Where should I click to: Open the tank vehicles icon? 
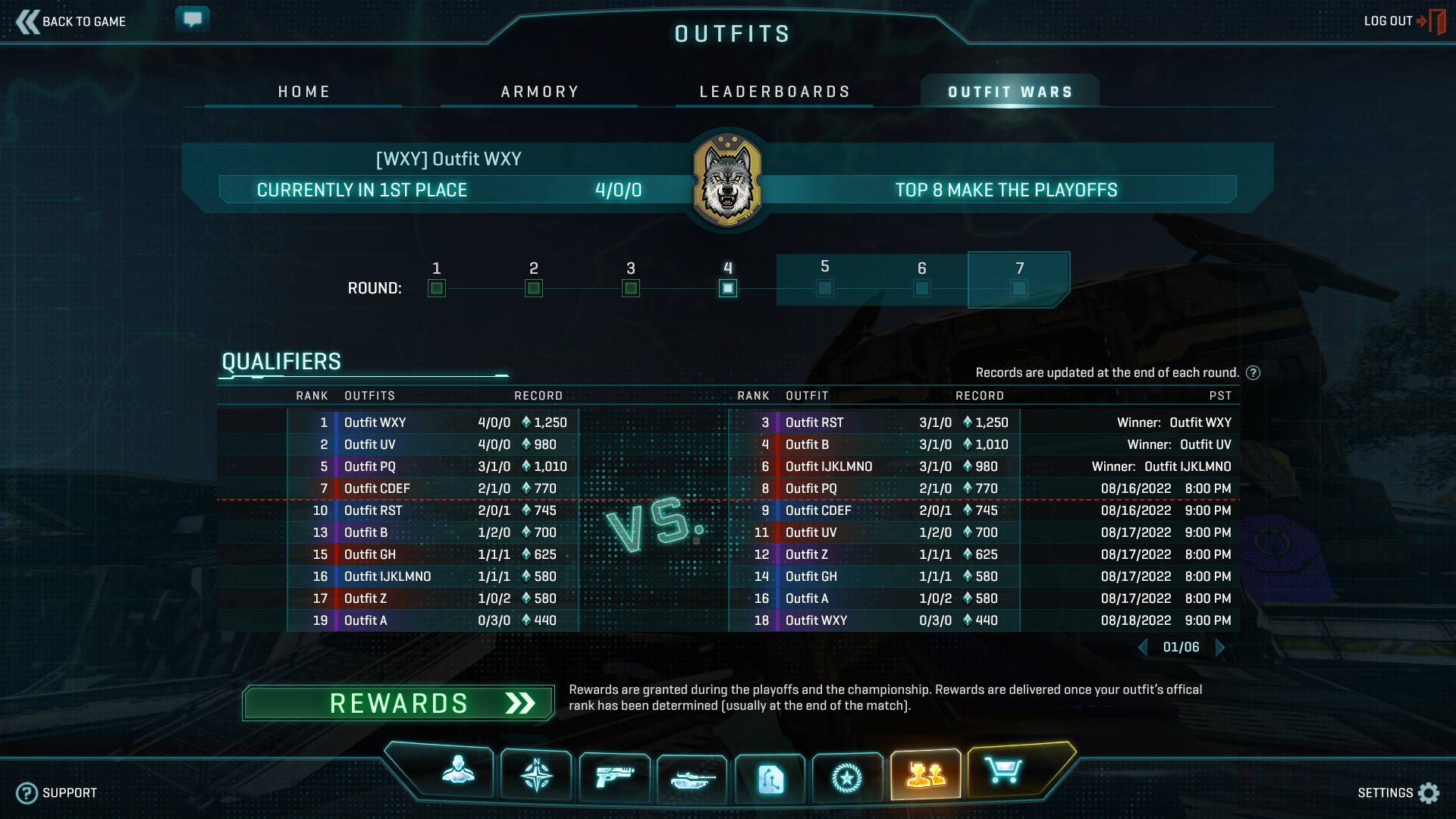click(692, 778)
